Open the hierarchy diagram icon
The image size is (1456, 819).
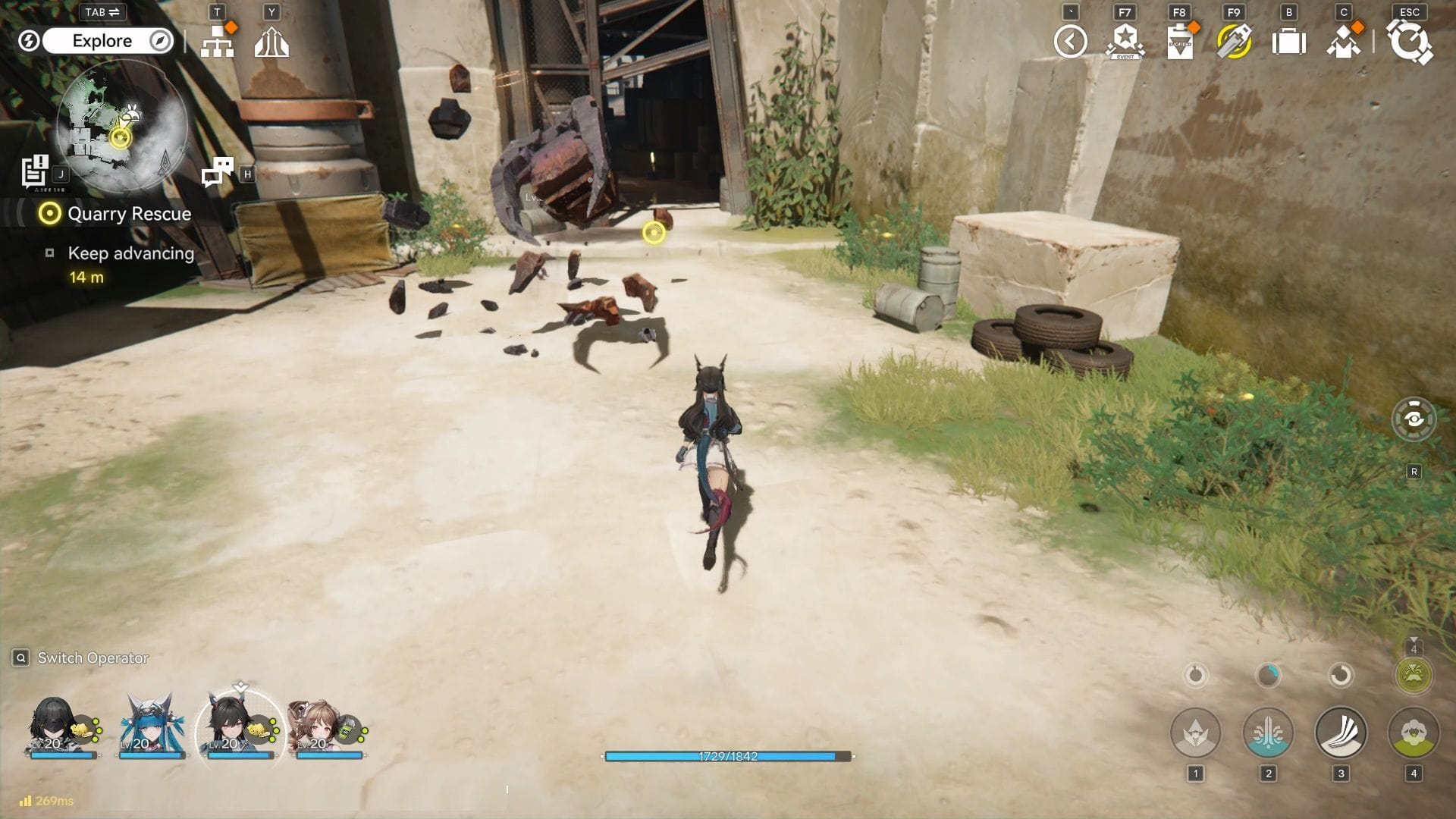click(x=218, y=42)
